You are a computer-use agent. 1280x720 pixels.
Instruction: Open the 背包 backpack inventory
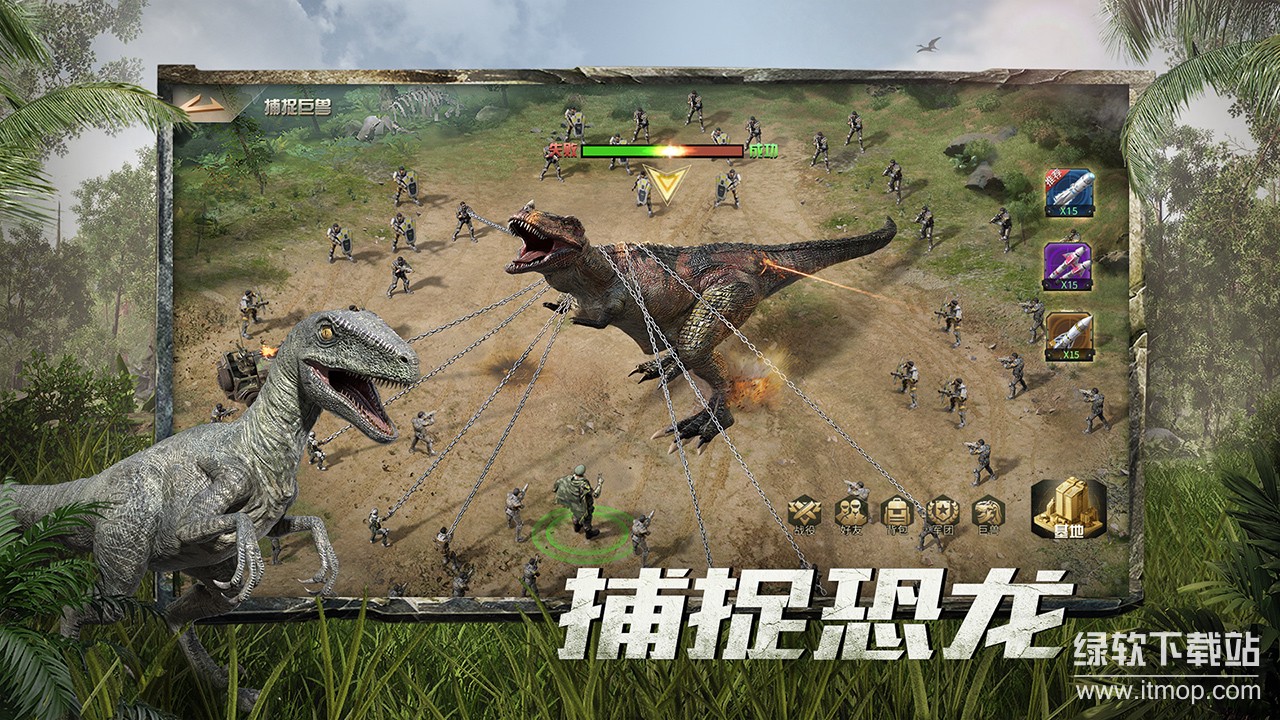[895, 512]
